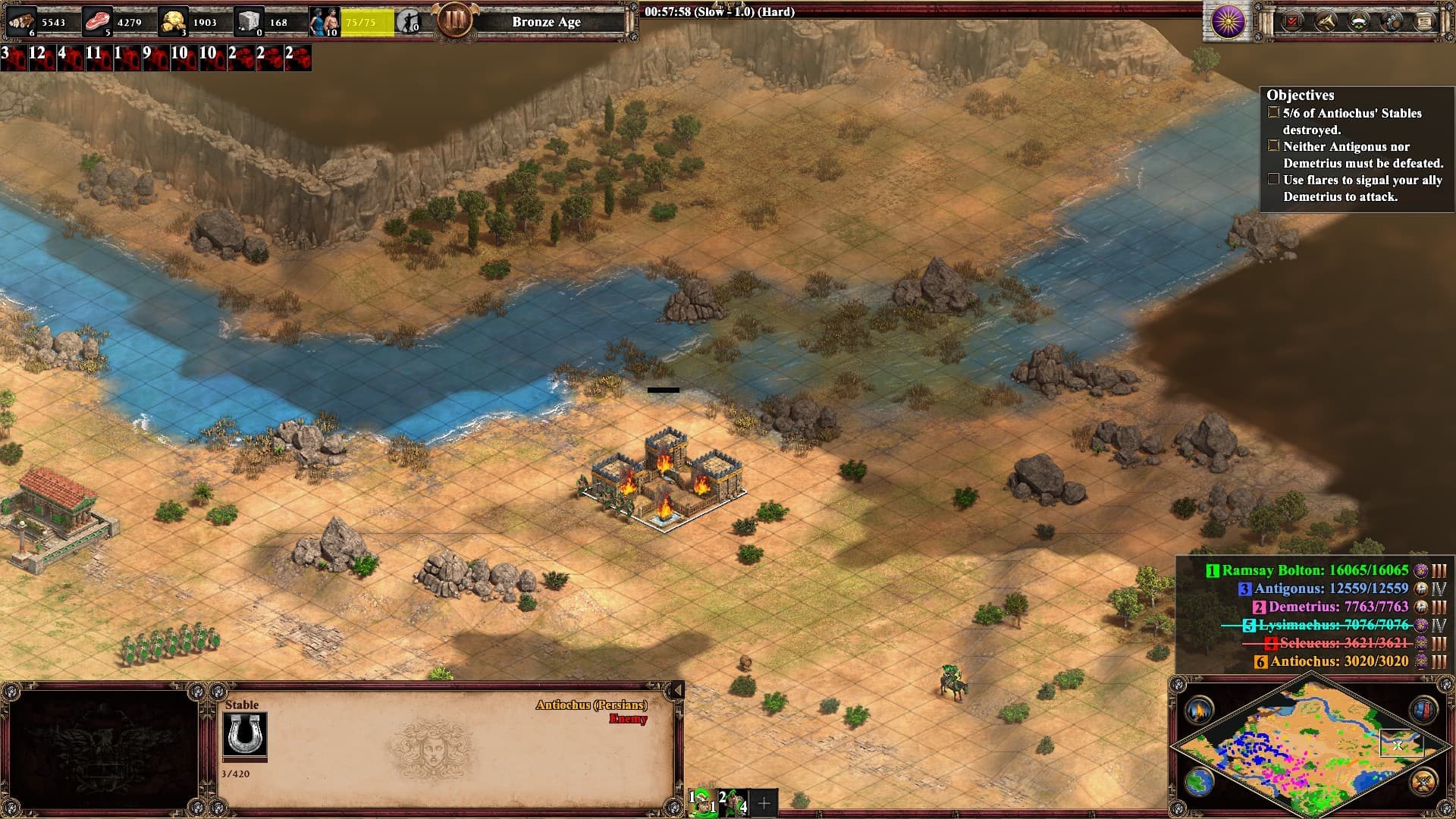Open the objectives checklist button
Image resolution: width=1456 pixels, height=819 pixels.
pos(1292,22)
